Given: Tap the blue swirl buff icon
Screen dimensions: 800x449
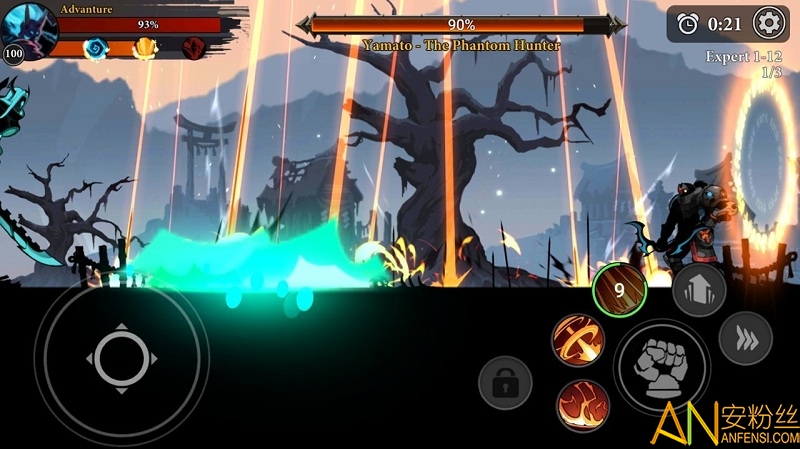Looking at the screenshot, I should point(95,47).
